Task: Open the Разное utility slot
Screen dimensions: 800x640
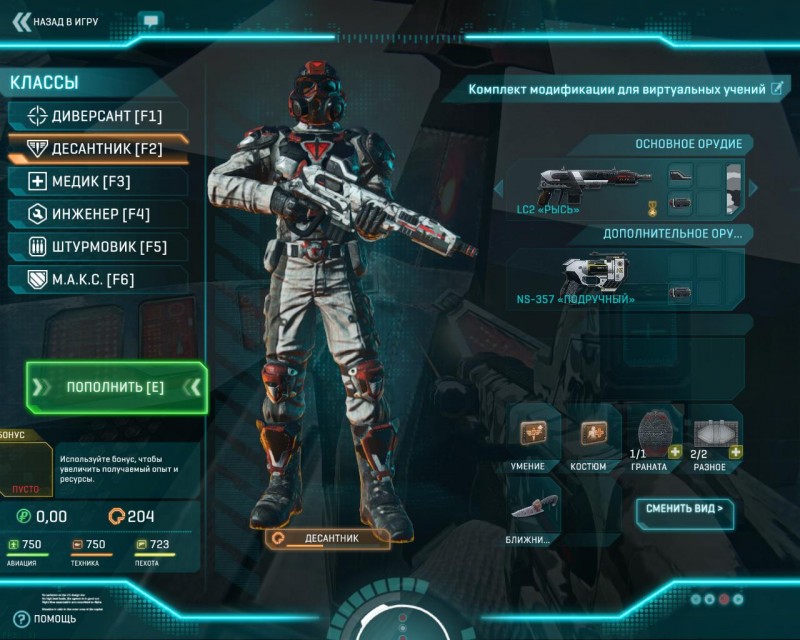Action: pos(715,433)
